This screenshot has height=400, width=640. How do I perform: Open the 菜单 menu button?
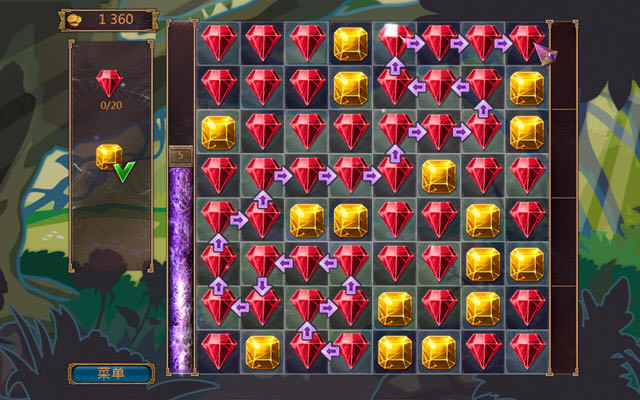point(110,374)
